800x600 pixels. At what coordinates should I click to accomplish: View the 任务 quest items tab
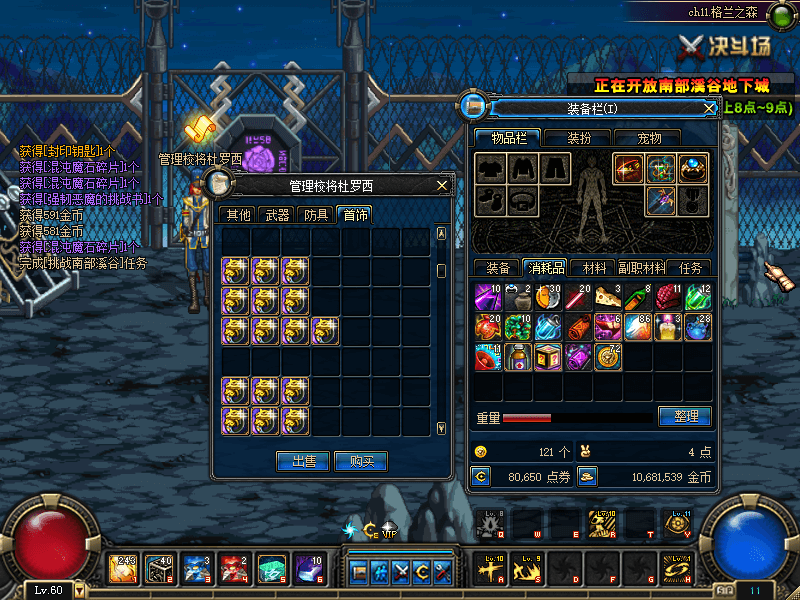pos(690,268)
